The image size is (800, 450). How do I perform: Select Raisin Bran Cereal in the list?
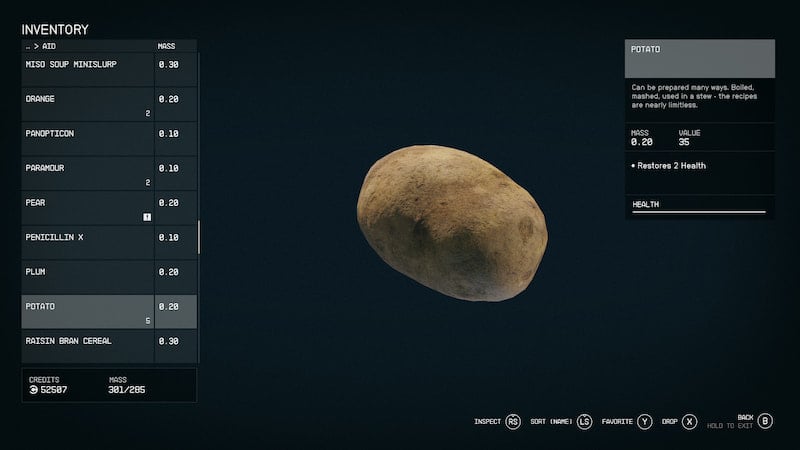pos(88,342)
